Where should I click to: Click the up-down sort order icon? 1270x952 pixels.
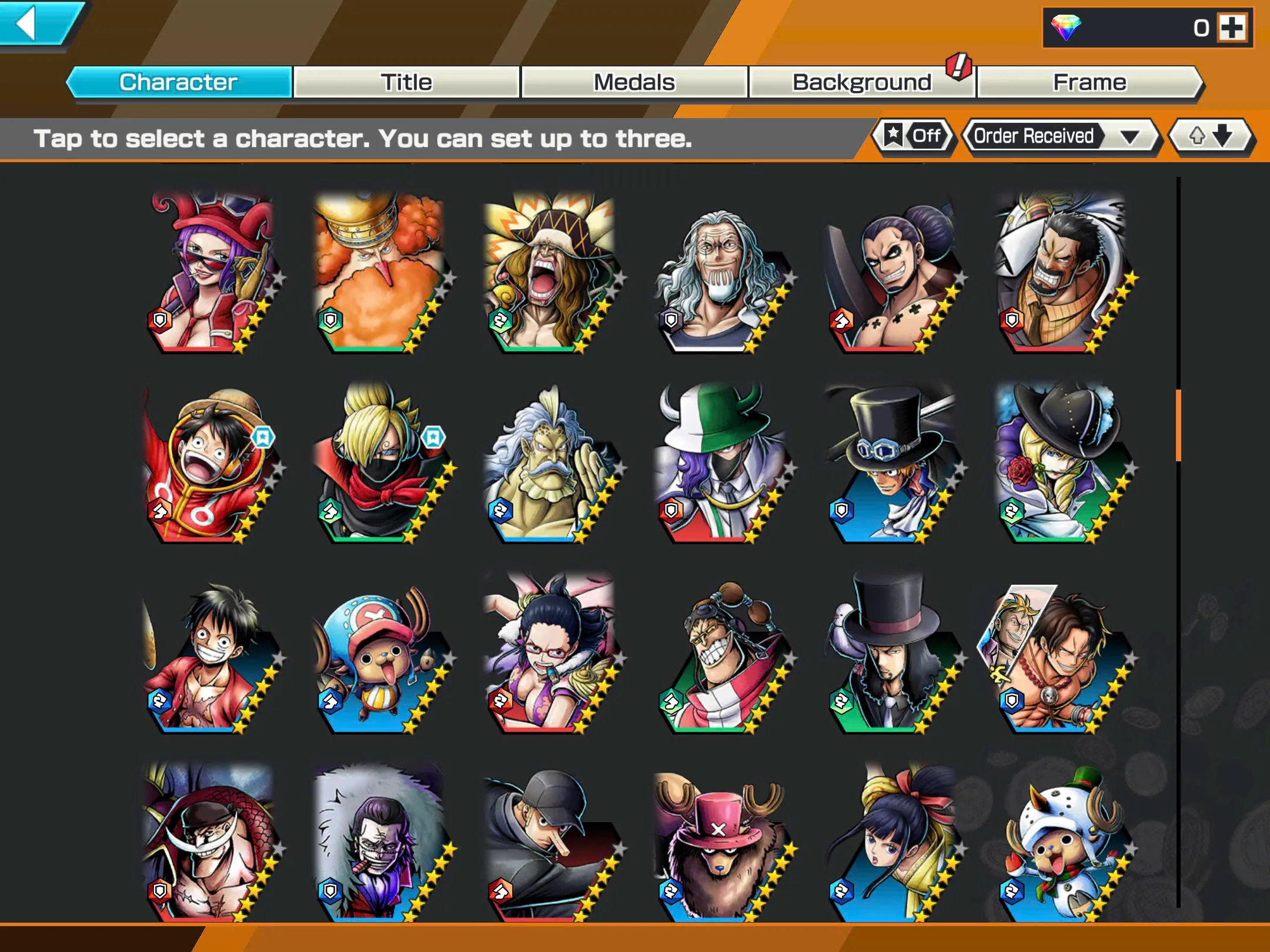coord(1210,136)
